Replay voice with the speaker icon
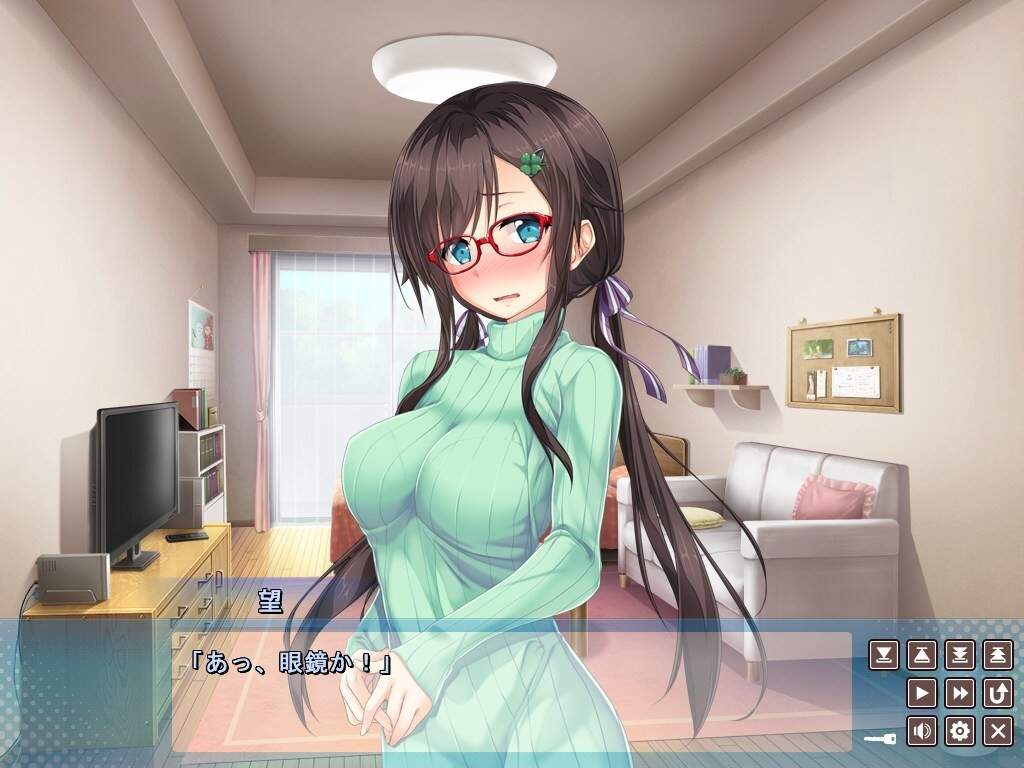The height and width of the screenshot is (768, 1024). tap(921, 731)
